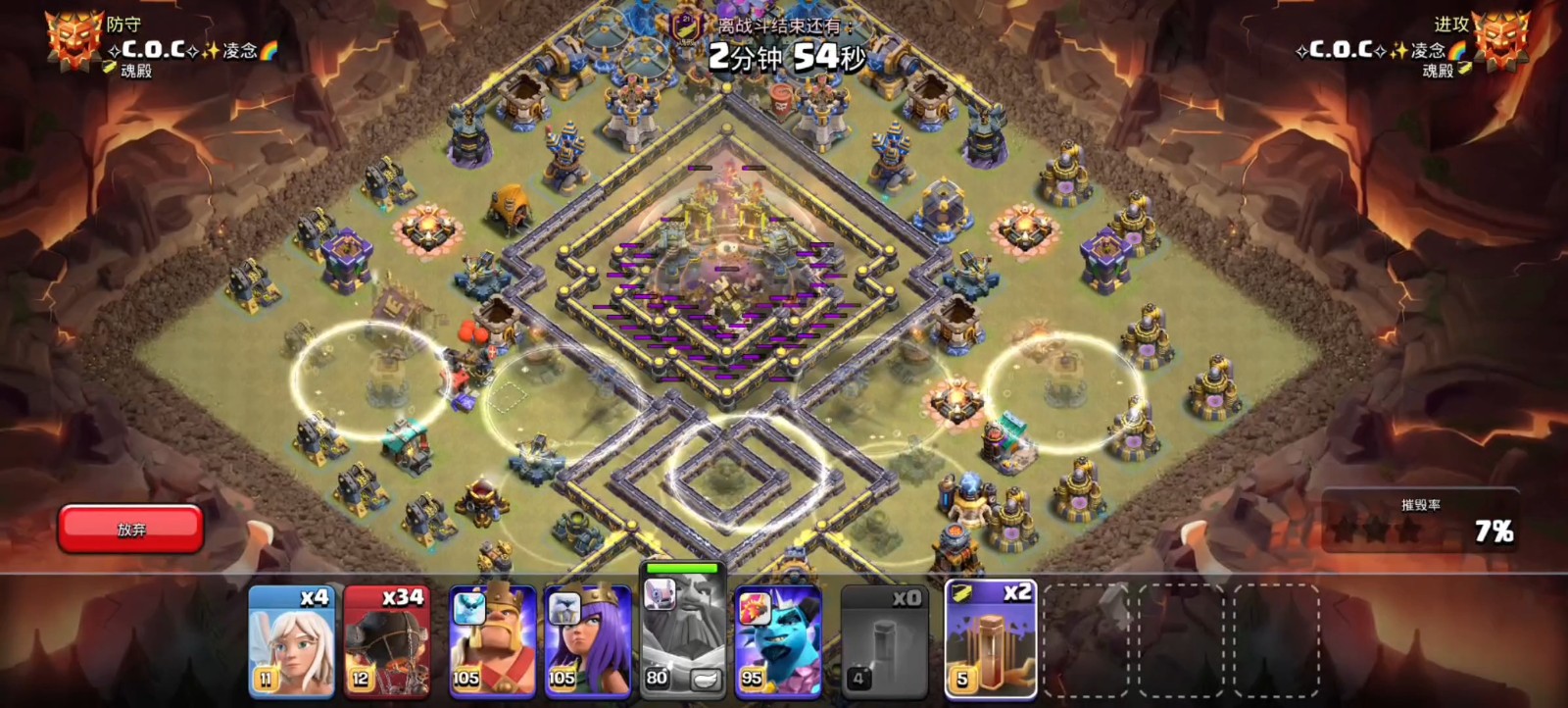Activate the Grand Warden ability card
This screenshot has width=1568, height=708.
(x=683, y=635)
